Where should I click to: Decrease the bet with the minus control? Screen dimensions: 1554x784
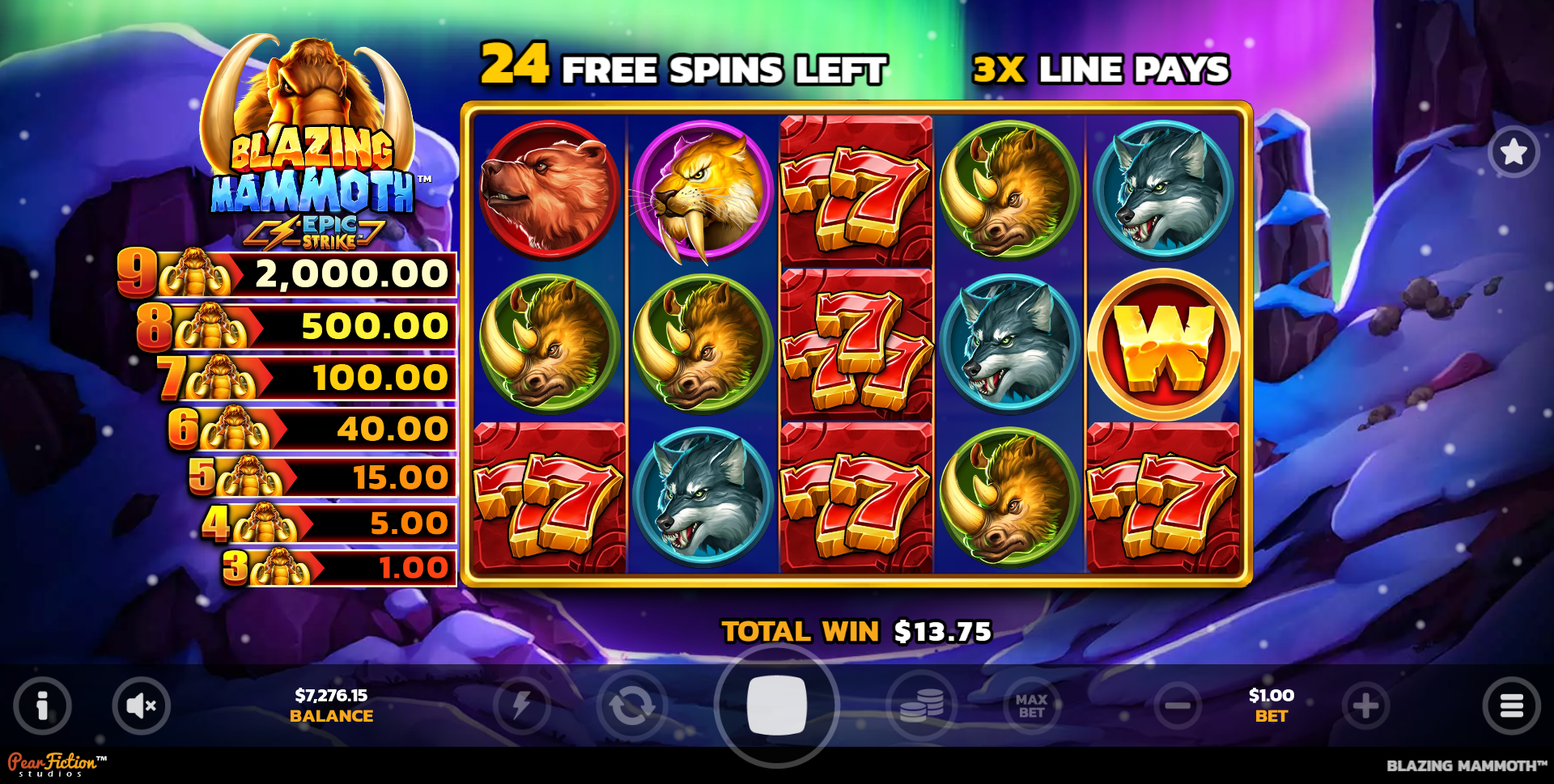click(x=1178, y=705)
